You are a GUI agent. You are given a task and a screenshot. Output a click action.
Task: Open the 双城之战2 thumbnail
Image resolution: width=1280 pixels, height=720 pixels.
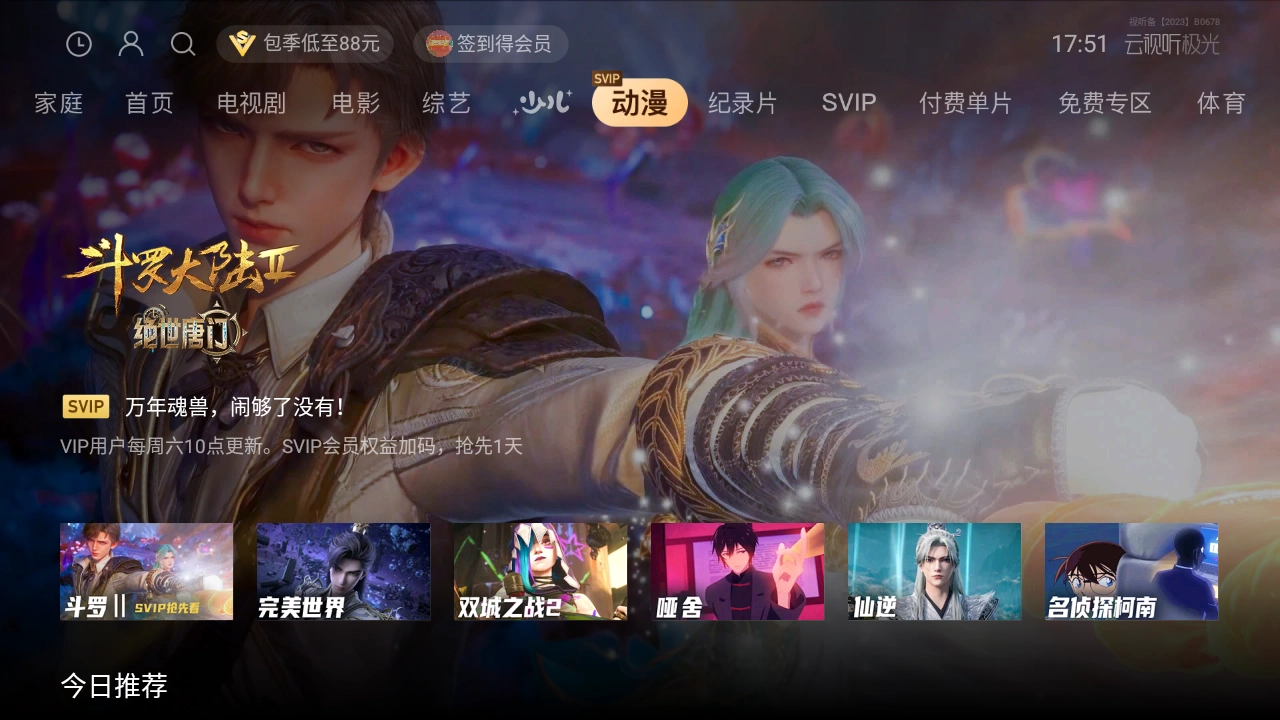[x=540, y=571]
